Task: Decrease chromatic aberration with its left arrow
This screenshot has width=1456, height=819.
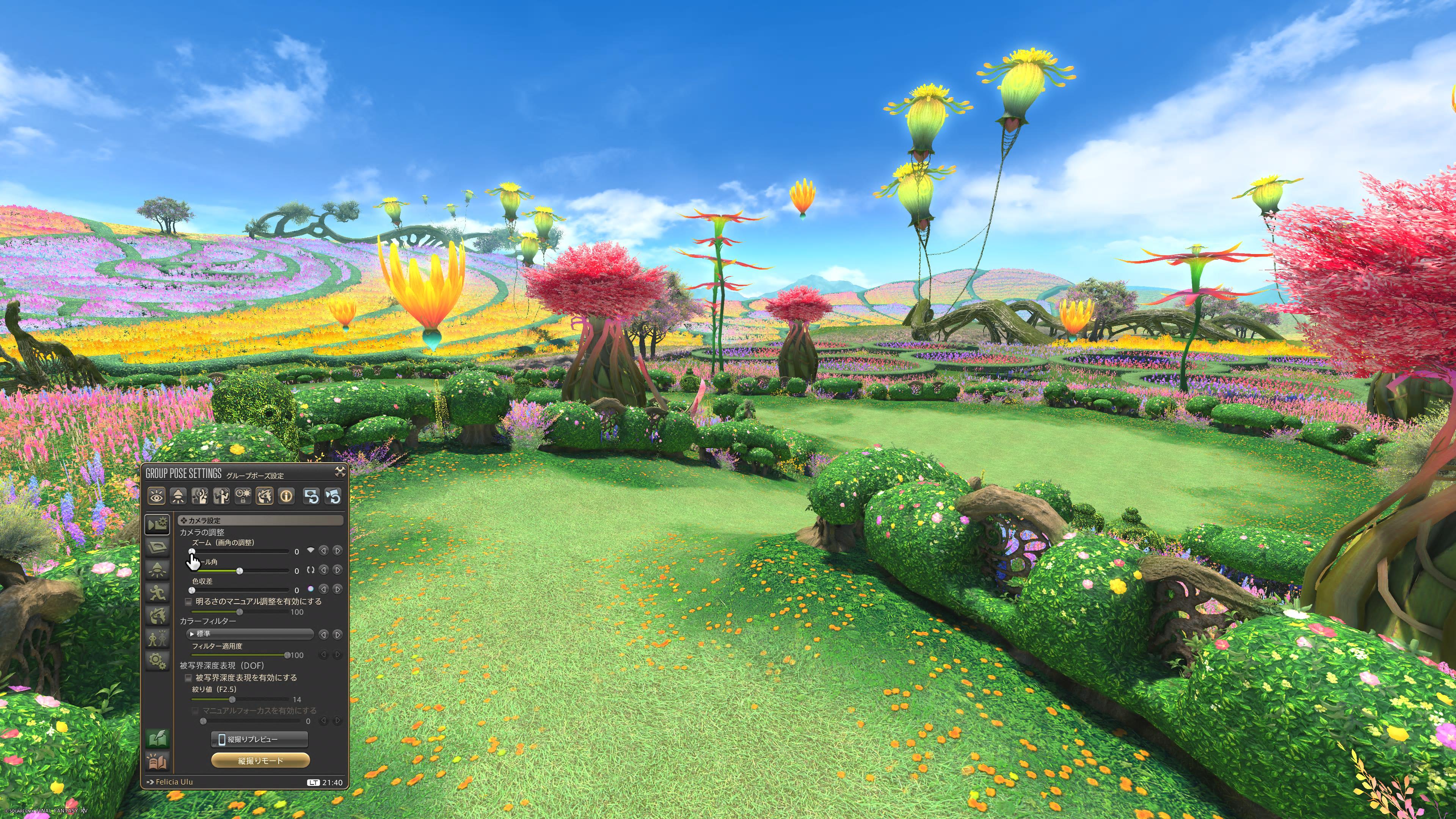Action: click(324, 589)
